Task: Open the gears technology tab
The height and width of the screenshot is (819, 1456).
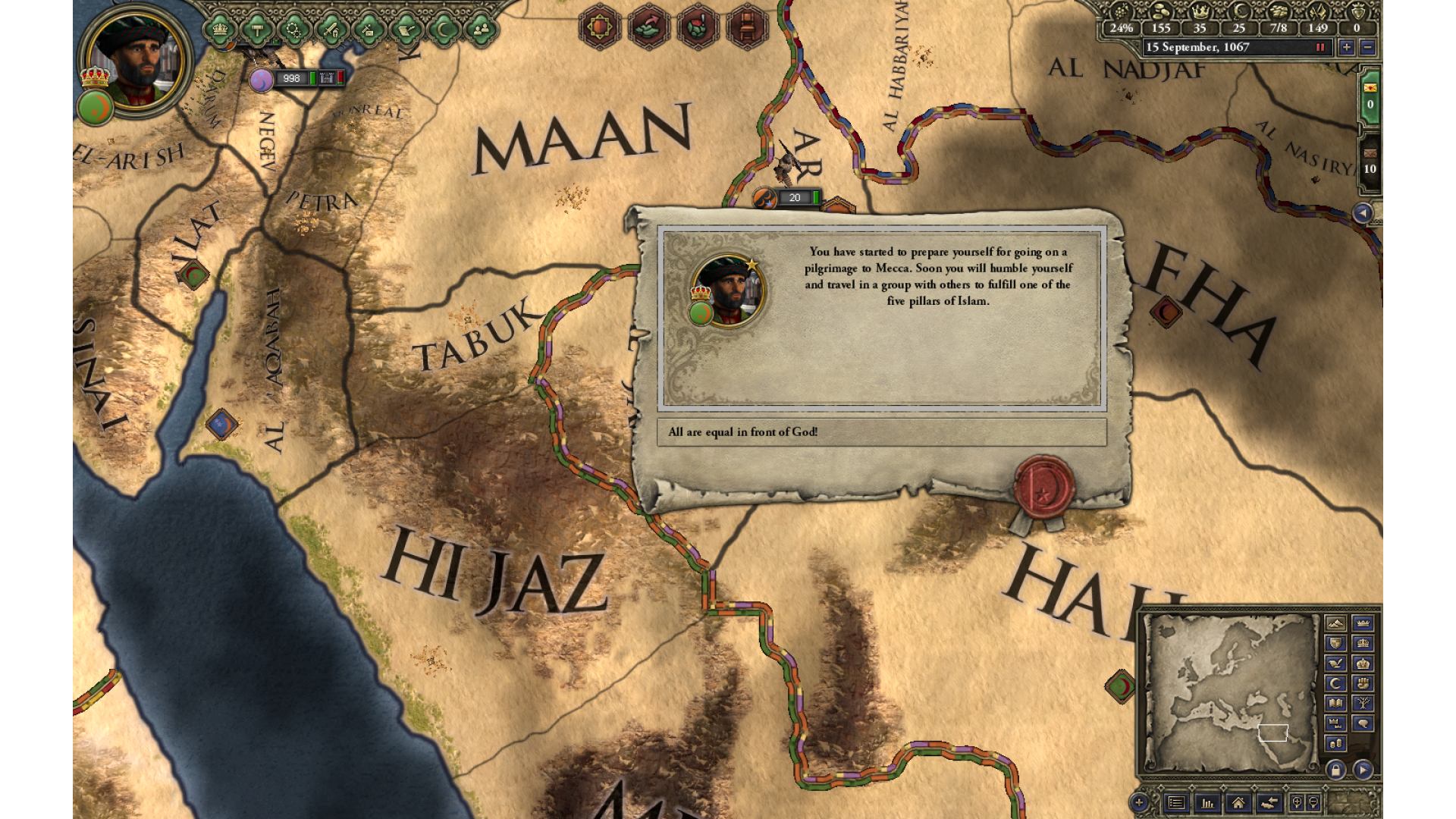Action: [294, 30]
